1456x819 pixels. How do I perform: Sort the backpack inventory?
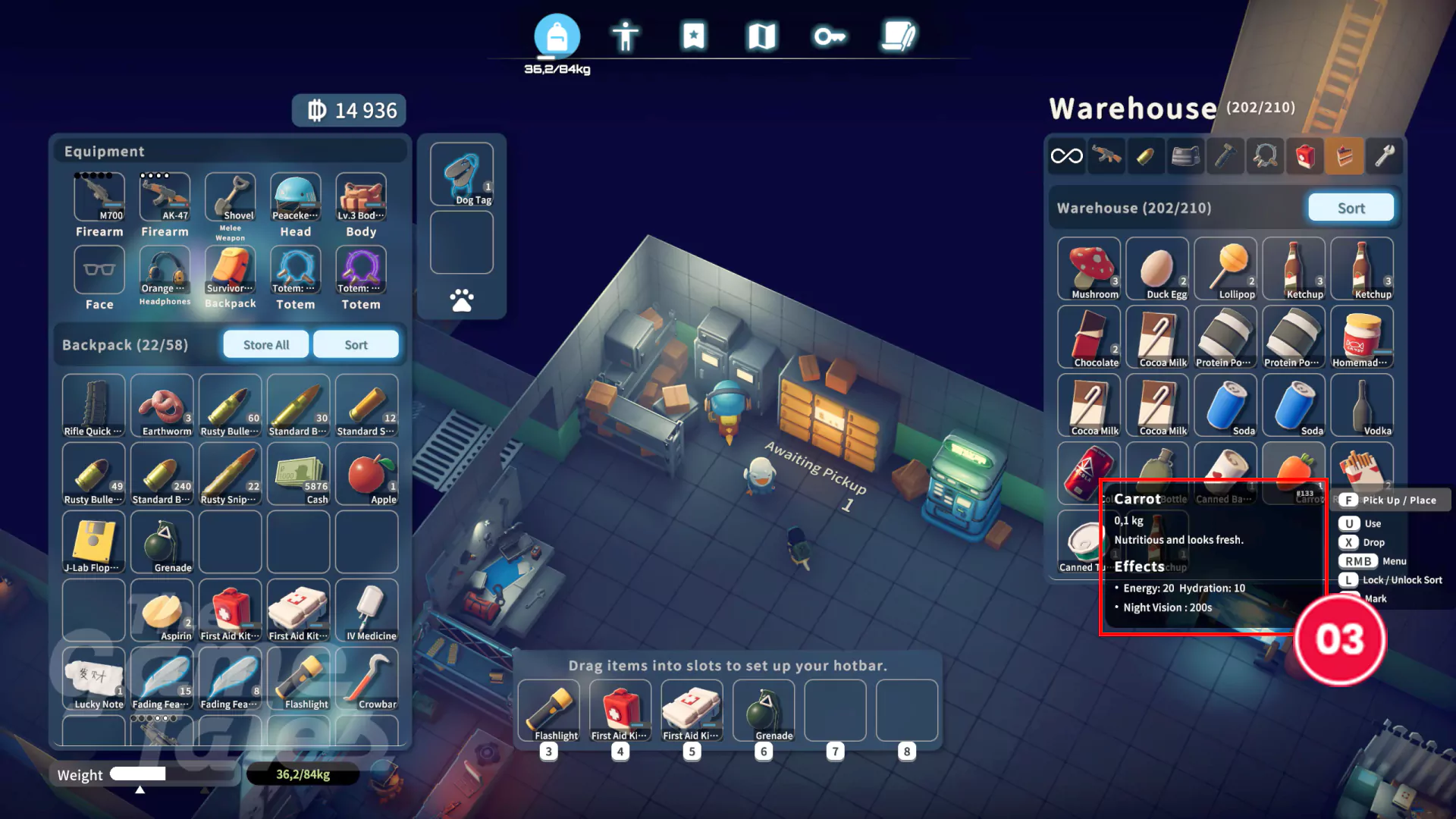tap(356, 345)
